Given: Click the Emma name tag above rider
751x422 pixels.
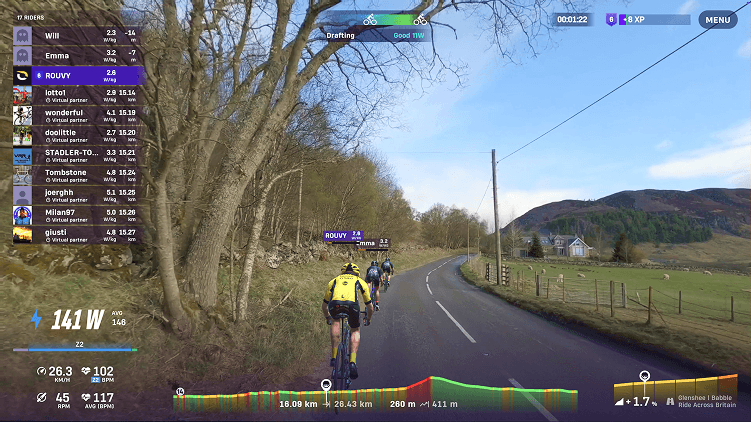Looking at the screenshot, I should [373, 242].
